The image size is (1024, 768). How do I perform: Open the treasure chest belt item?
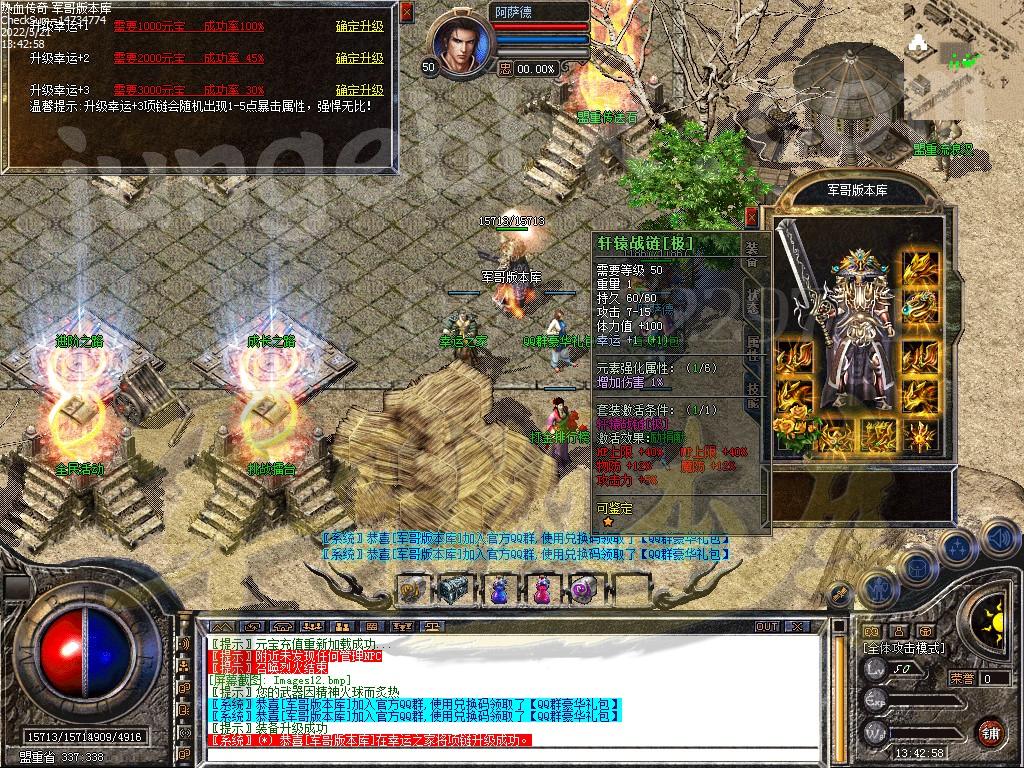click(455, 590)
